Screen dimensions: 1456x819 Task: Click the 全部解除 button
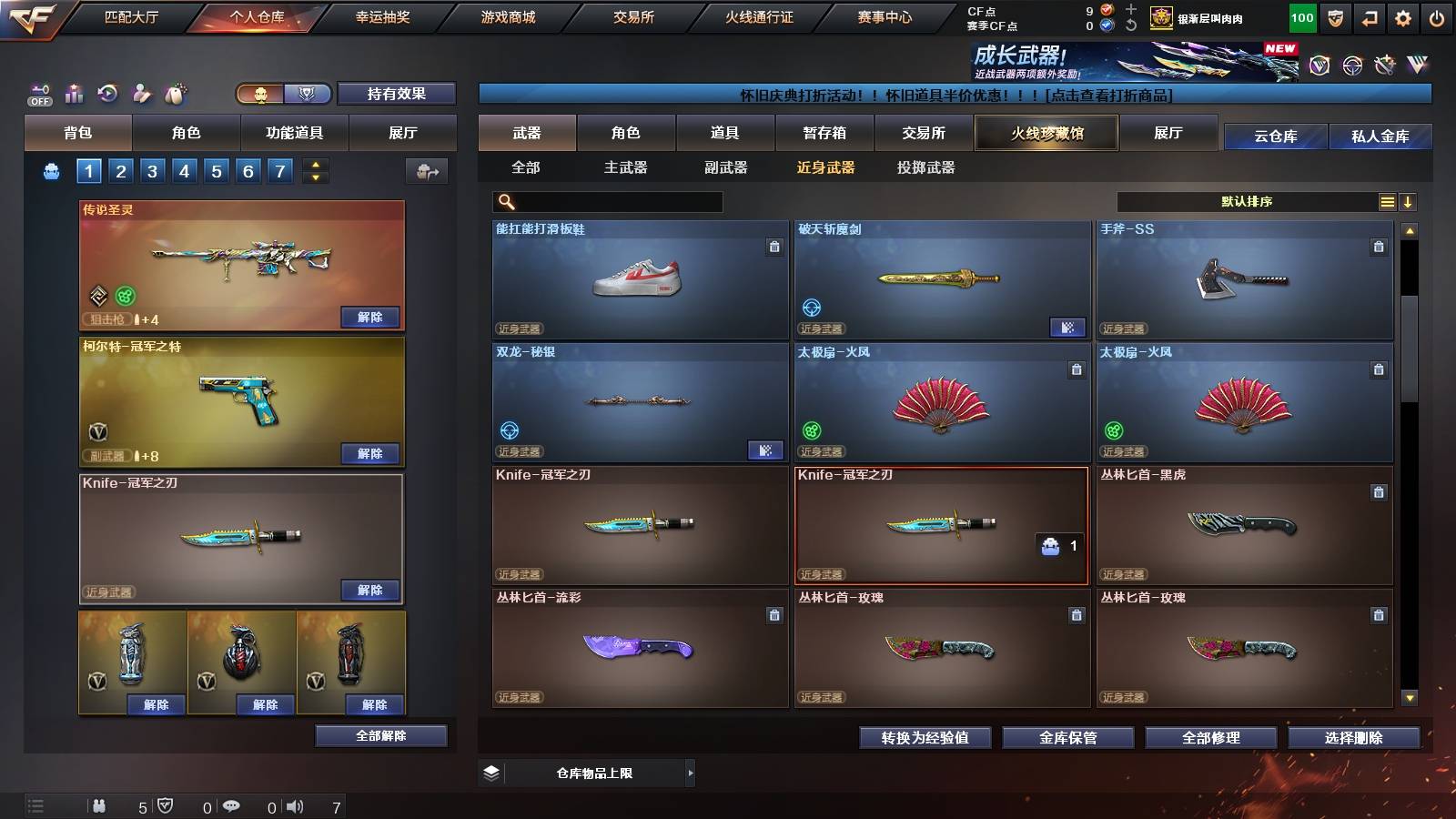pos(379,735)
